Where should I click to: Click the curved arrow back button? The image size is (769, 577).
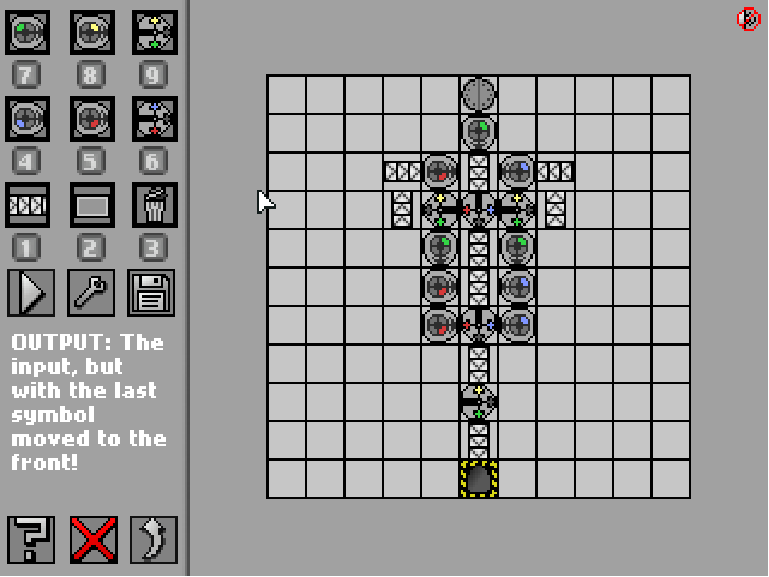(153, 540)
